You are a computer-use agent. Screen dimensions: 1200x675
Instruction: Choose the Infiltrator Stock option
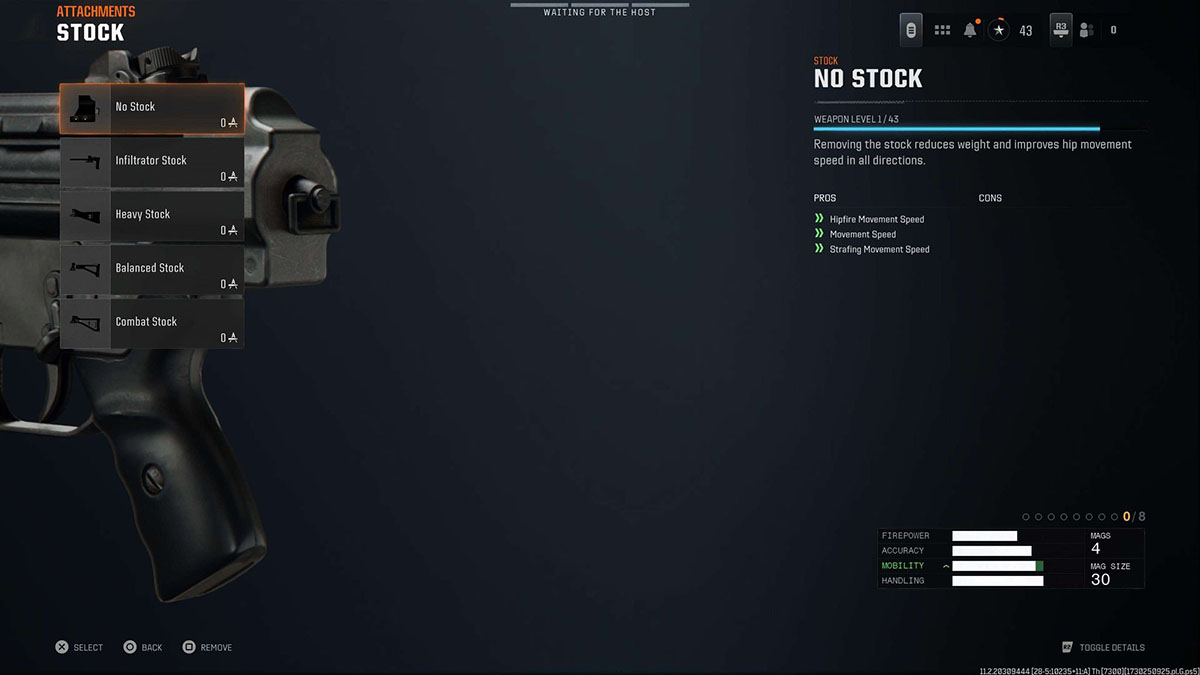click(x=151, y=163)
